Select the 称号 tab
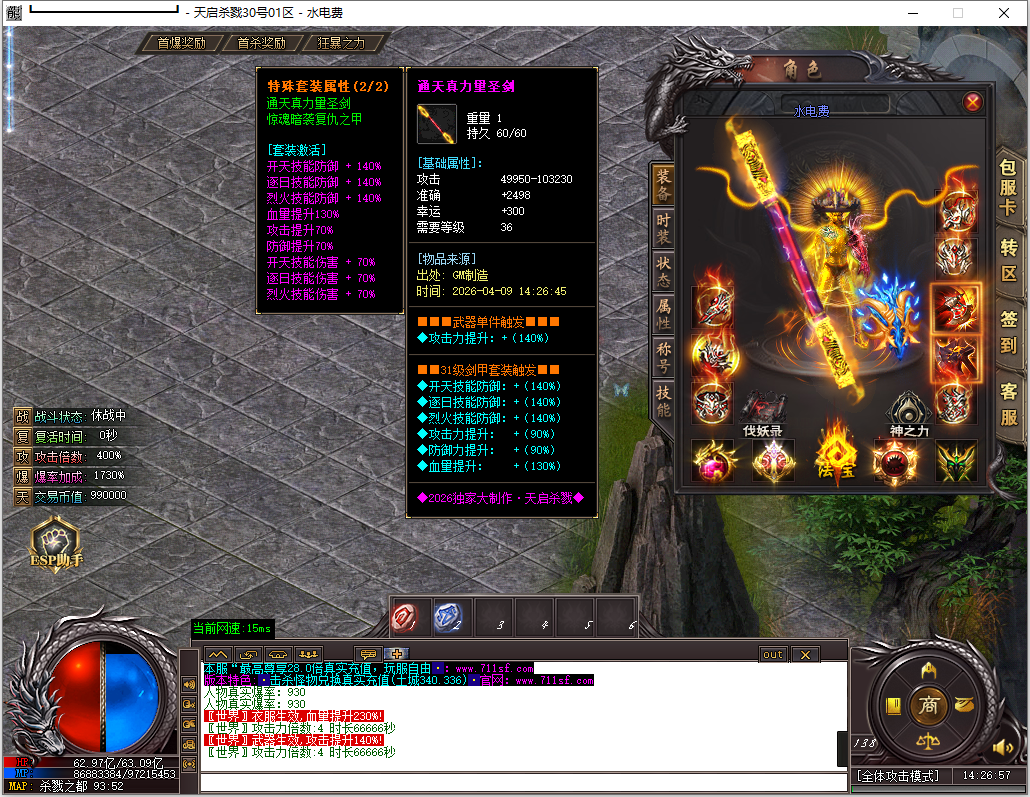This screenshot has height=797, width=1030. point(663,356)
